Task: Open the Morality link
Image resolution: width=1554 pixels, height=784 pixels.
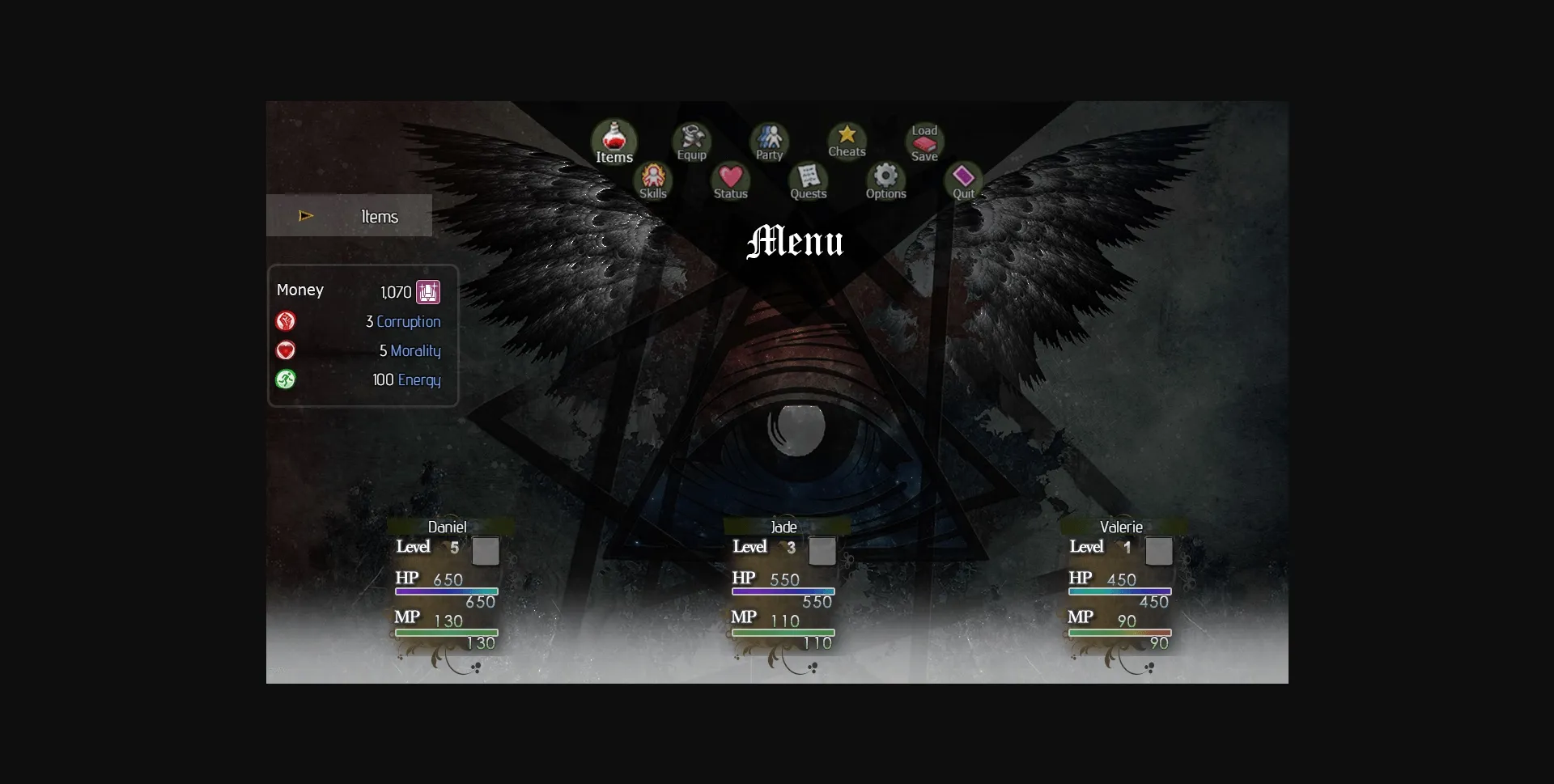Action: click(x=416, y=350)
